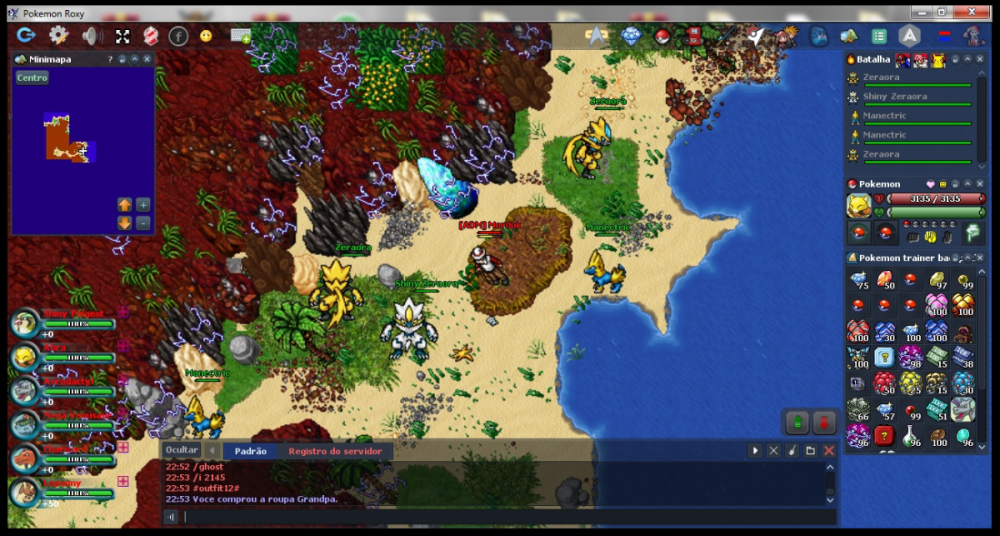The image size is (1000, 536).
Task: Open the diamond shop icon
Action: (630, 36)
